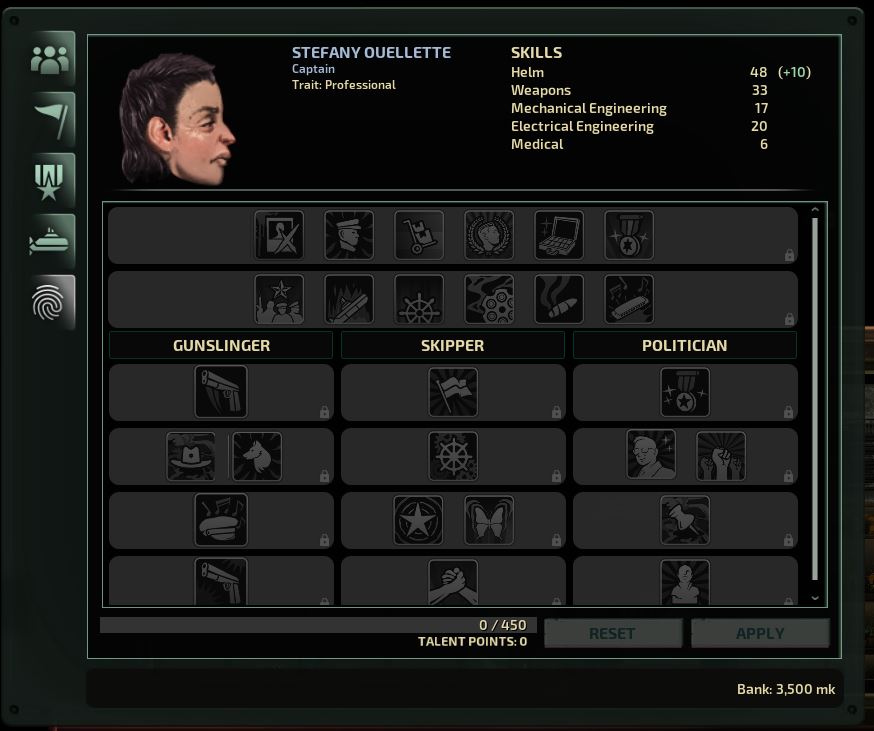Open the star medal reputation tab
This screenshot has width=874, height=731.
point(51,181)
